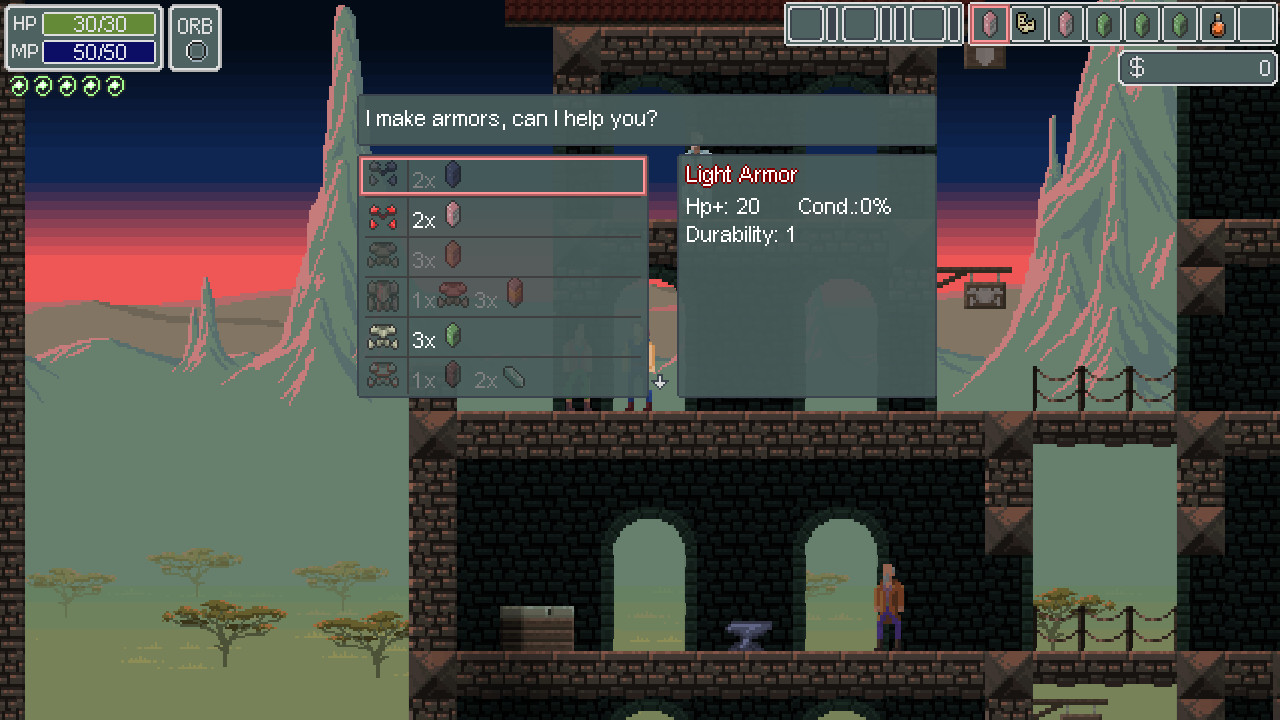Click the Light Armor info panel header
Image resolution: width=1280 pixels, height=720 pixels.
(740, 173)
